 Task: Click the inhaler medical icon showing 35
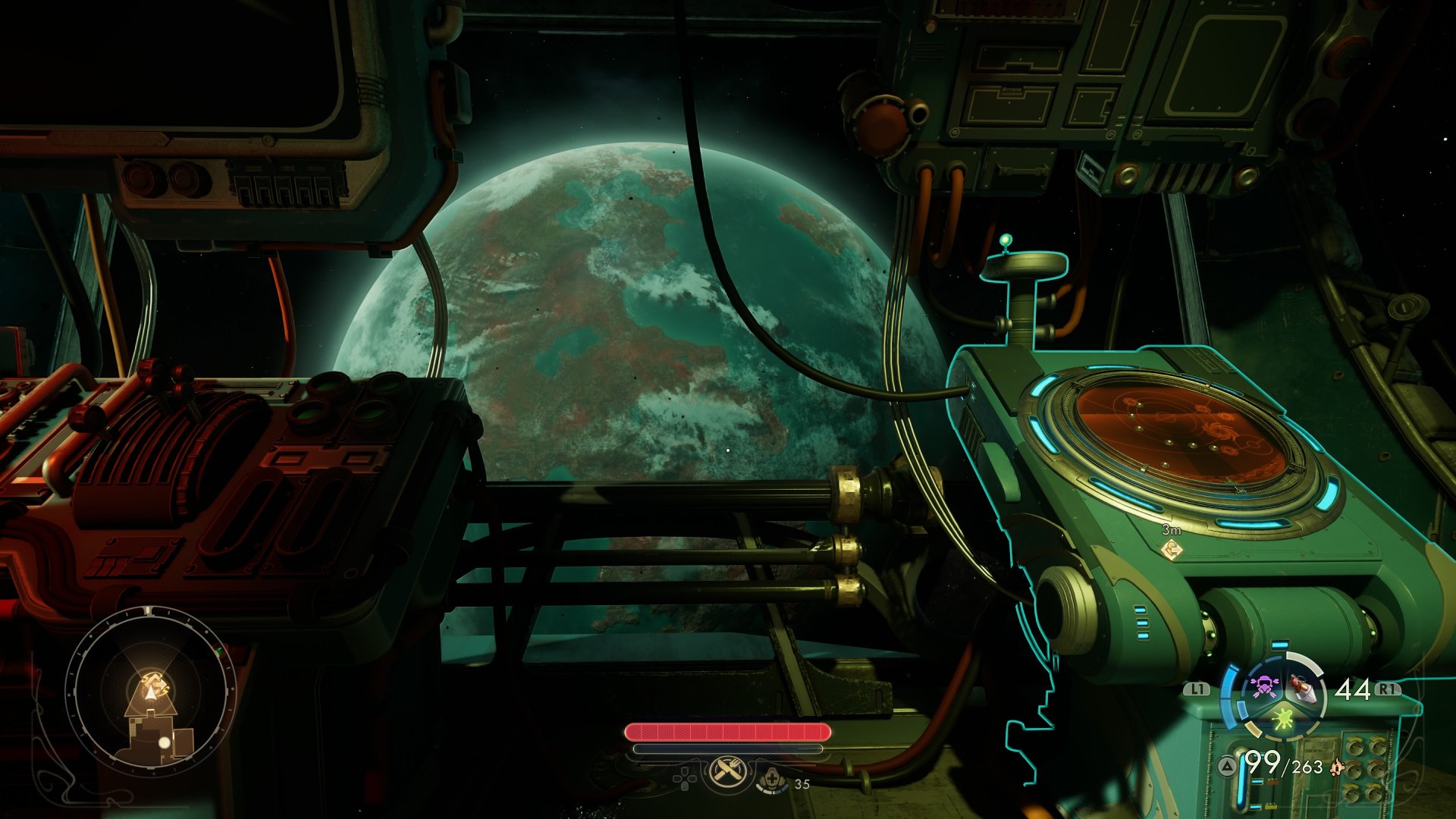(x=773, y=780)
